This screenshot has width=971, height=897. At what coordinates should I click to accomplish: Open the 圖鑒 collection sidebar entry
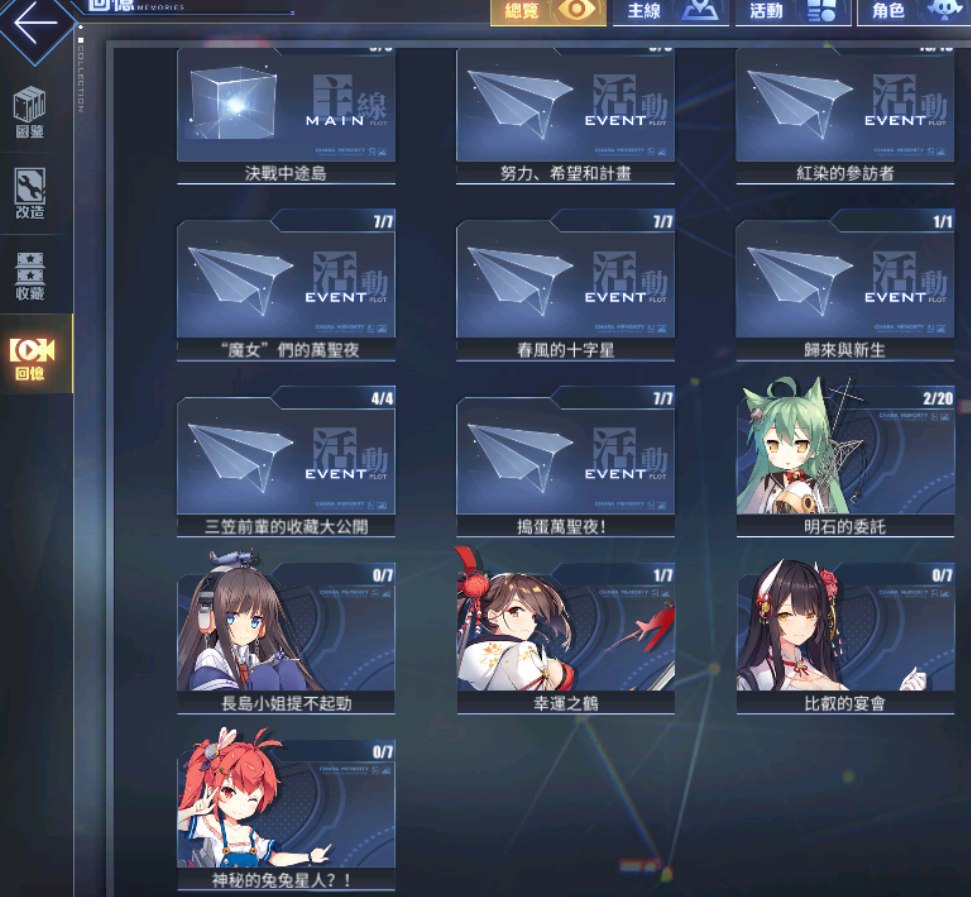[30, 112]
